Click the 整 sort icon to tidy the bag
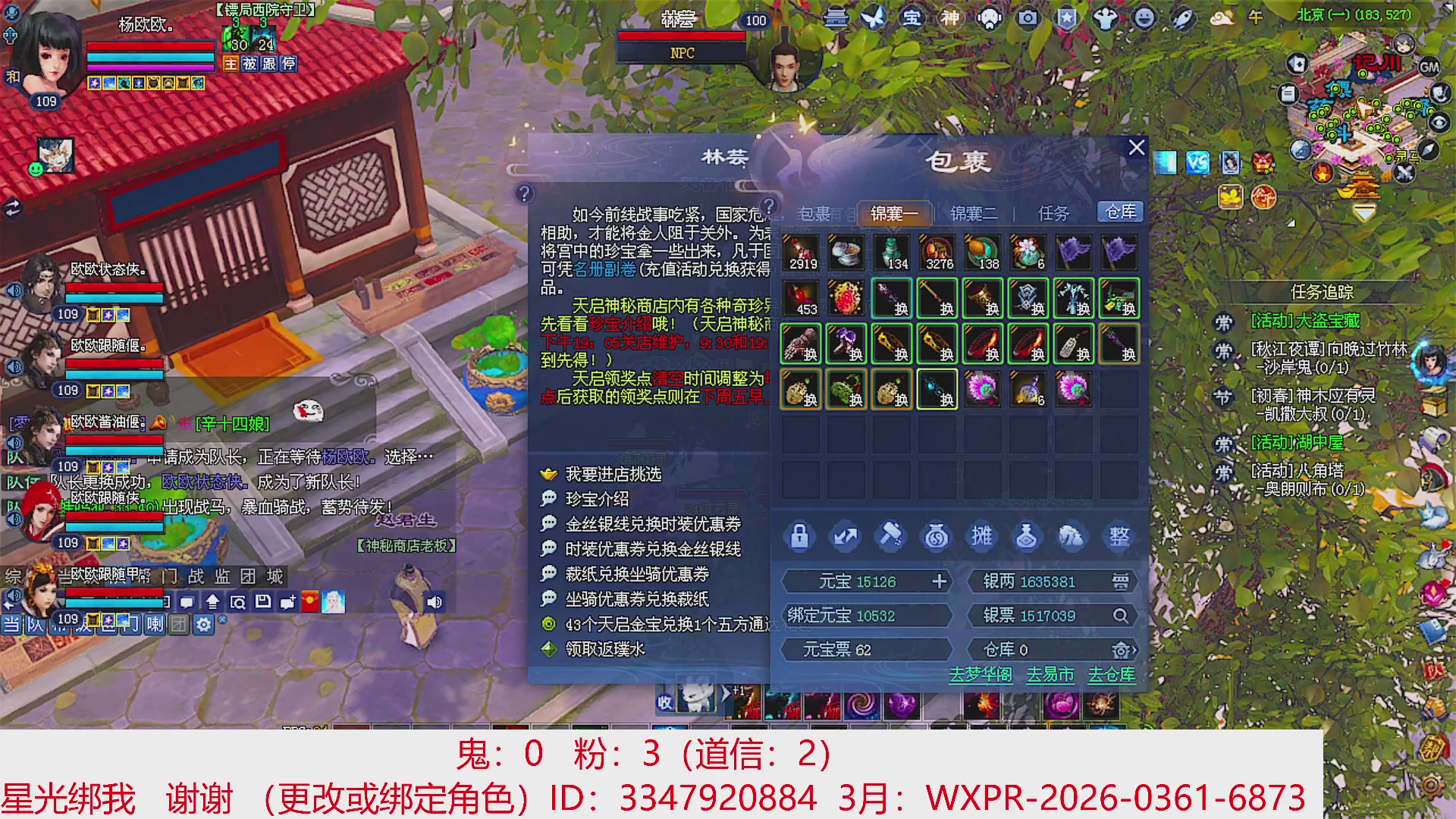The image size is (1456, 819). click(1119, 536)
